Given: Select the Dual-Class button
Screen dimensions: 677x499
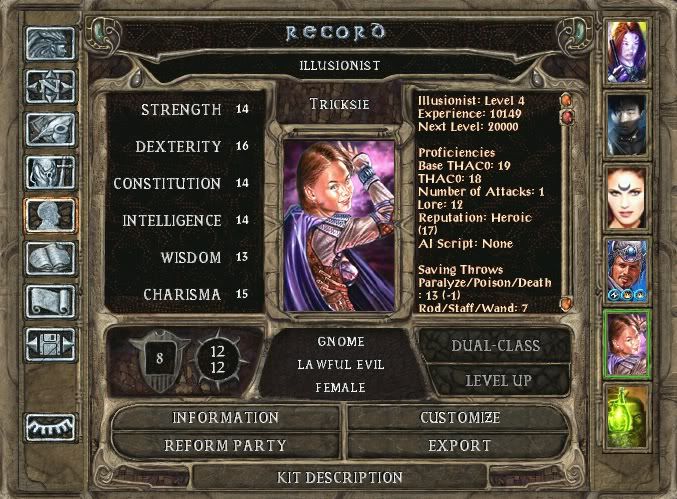Looking at the screenshot, I should coord(498,346).
